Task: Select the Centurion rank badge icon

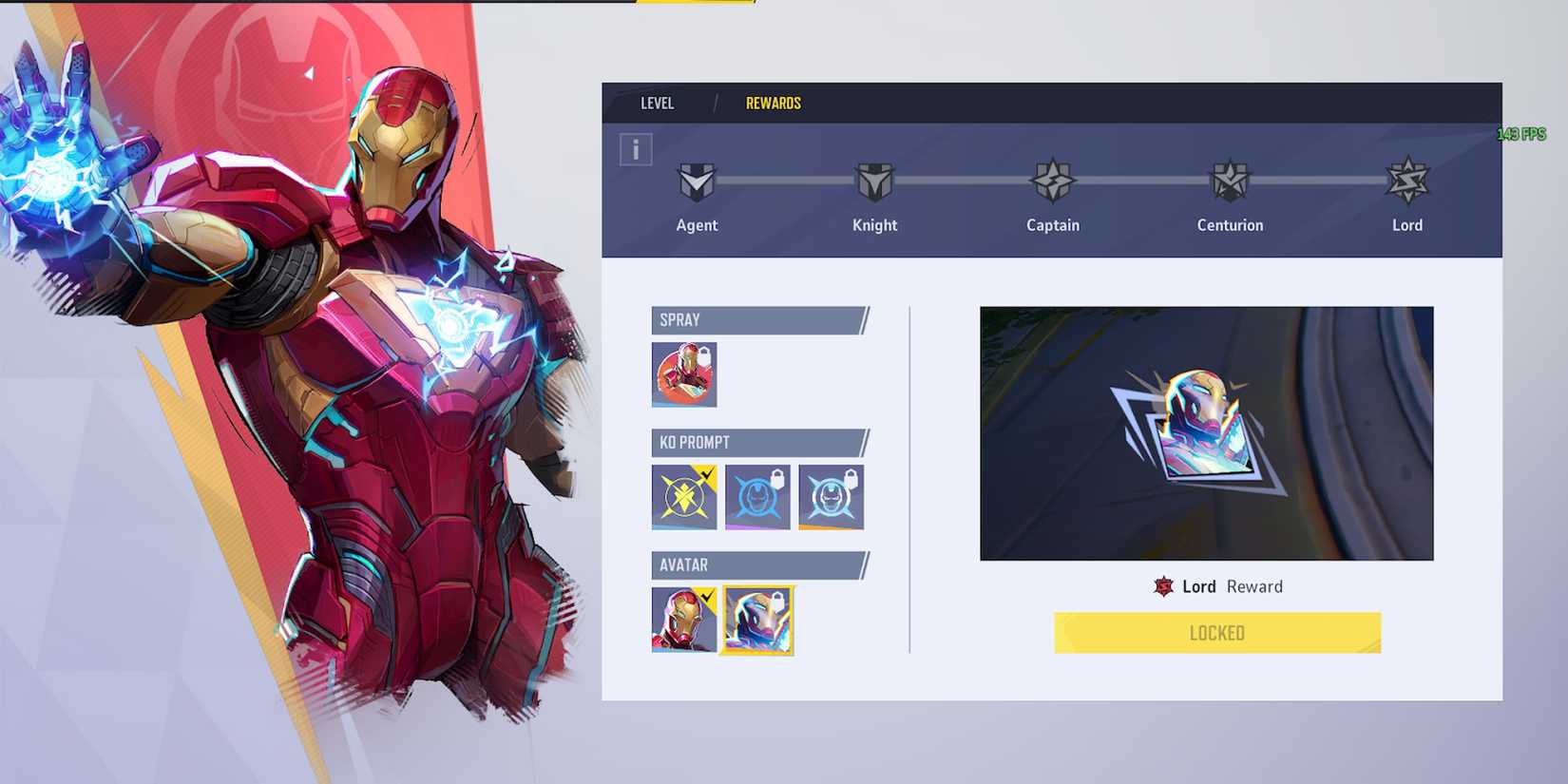Action: tap(1230, 181)
